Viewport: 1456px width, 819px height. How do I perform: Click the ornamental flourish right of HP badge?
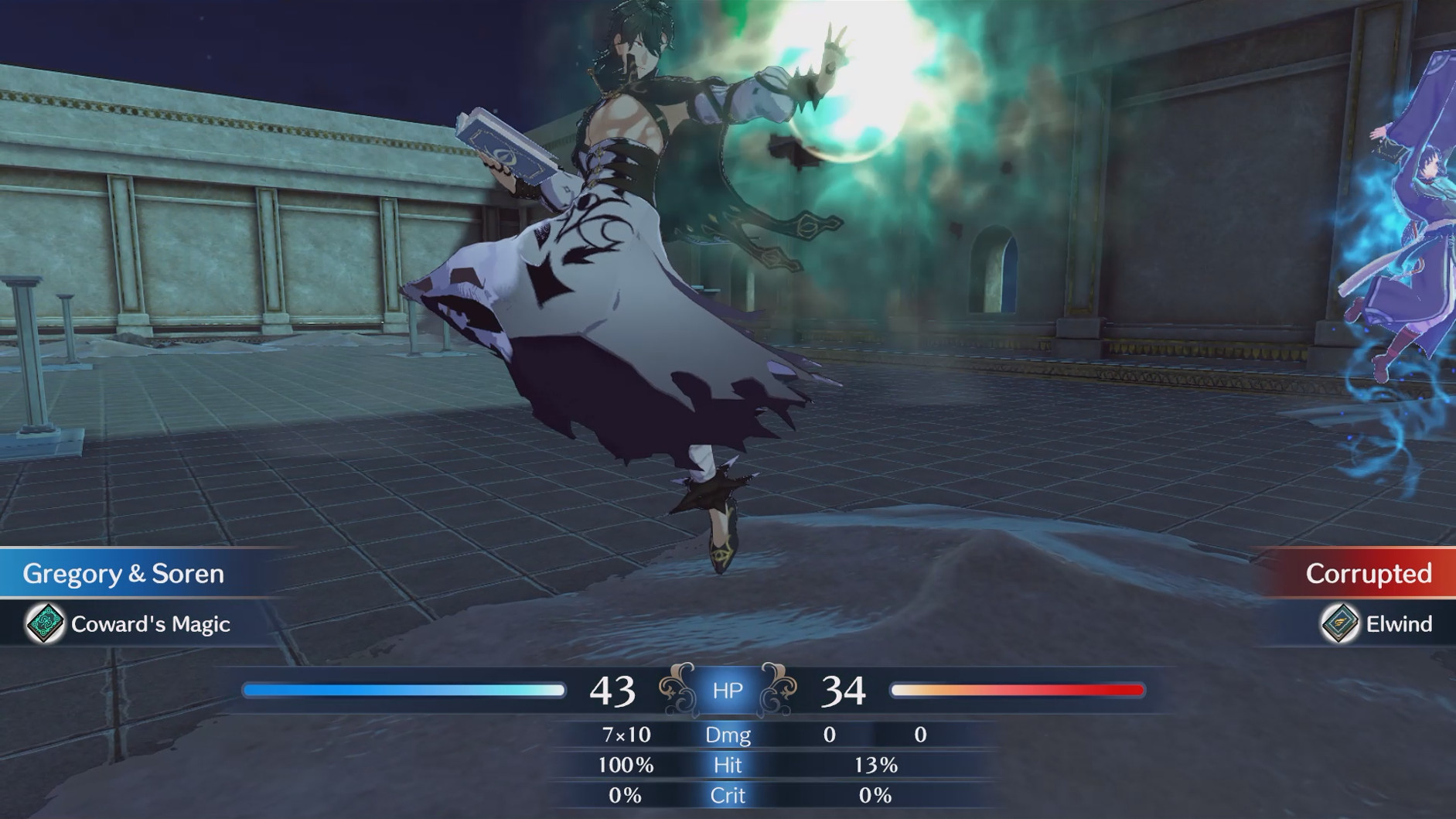tap(777, 688)
